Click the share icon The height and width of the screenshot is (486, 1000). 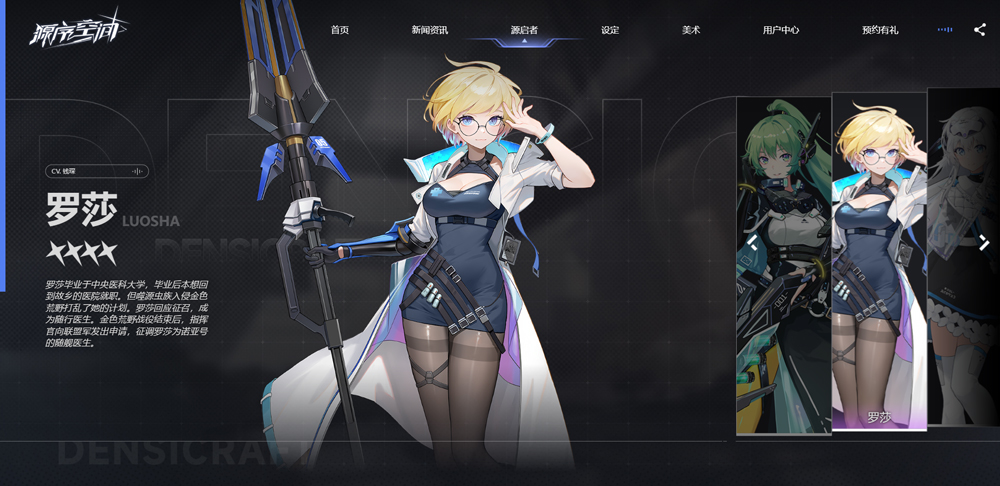[x=979, y=30]
